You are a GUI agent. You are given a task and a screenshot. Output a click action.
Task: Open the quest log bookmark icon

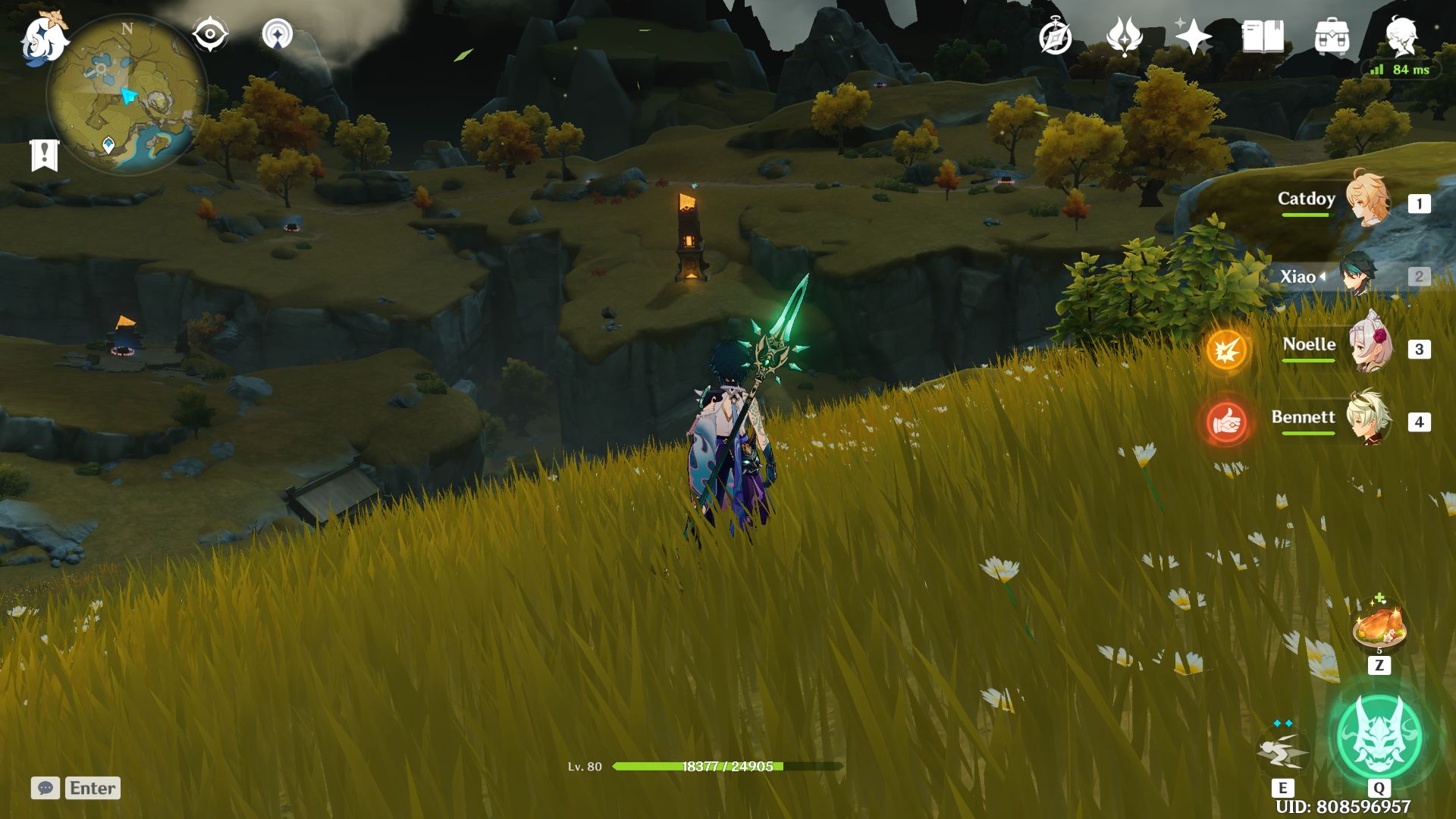[44, 155]
